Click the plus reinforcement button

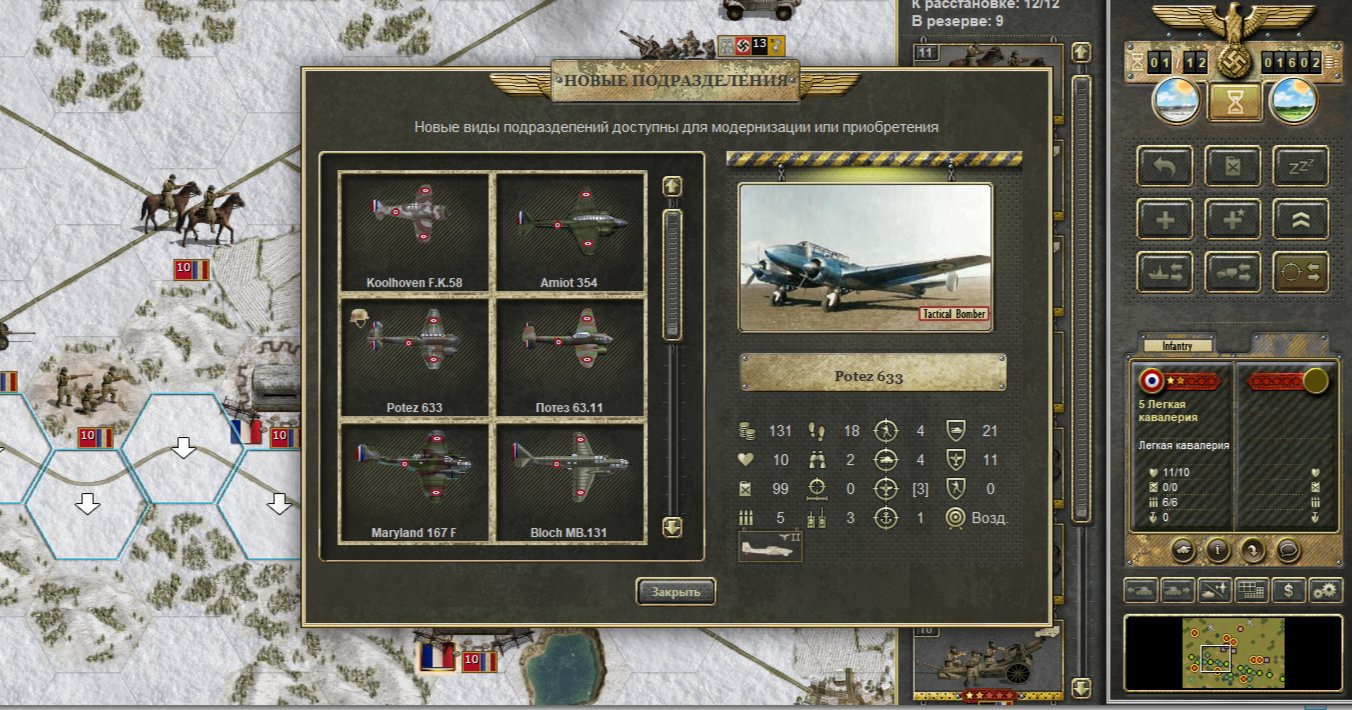point(1165,219)
